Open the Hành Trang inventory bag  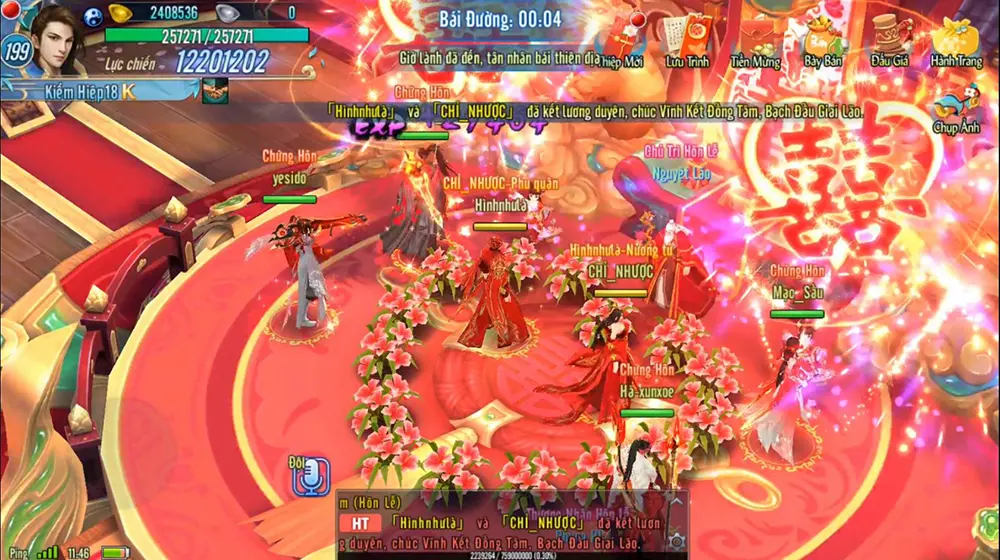pos(955,38)
